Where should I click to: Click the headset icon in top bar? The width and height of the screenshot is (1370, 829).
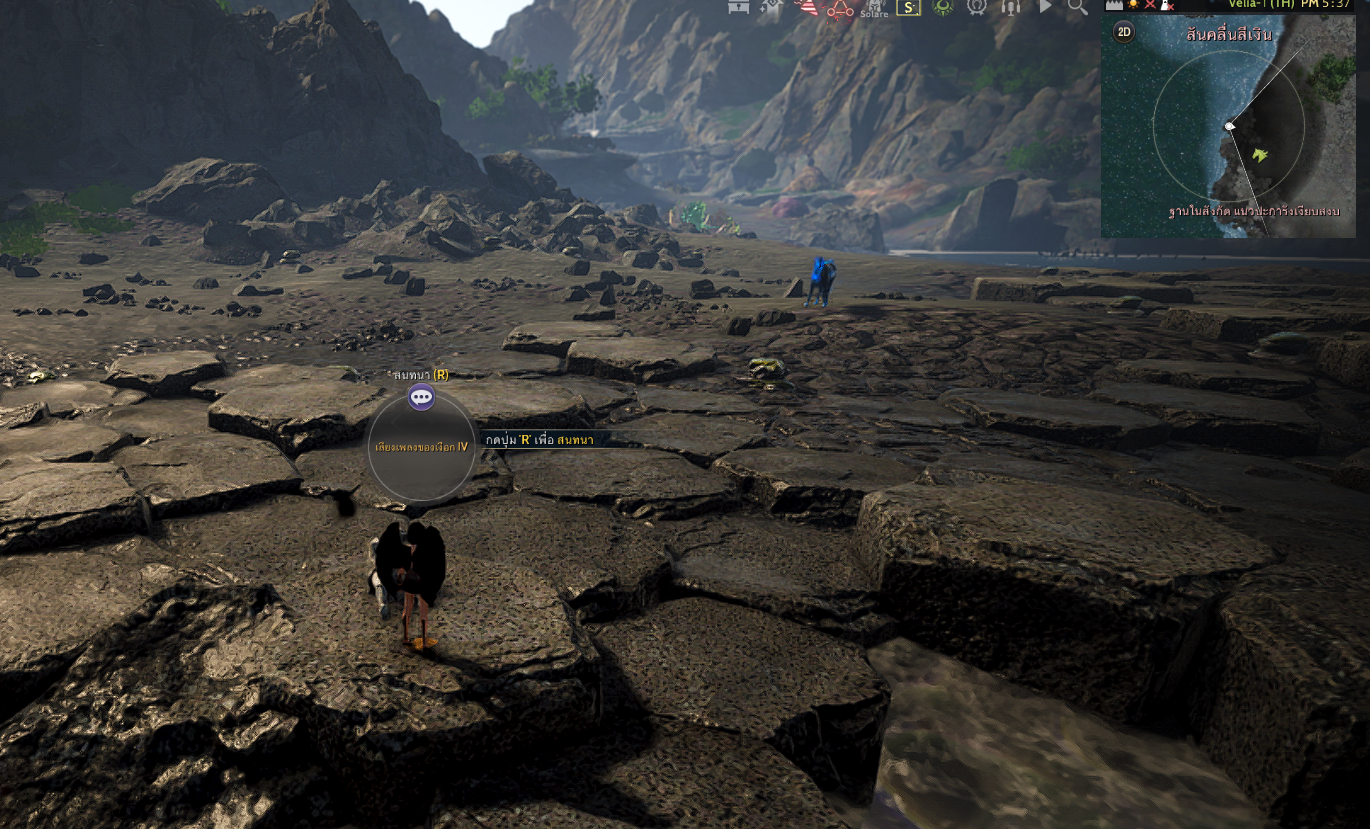[x=1011, y=7]
